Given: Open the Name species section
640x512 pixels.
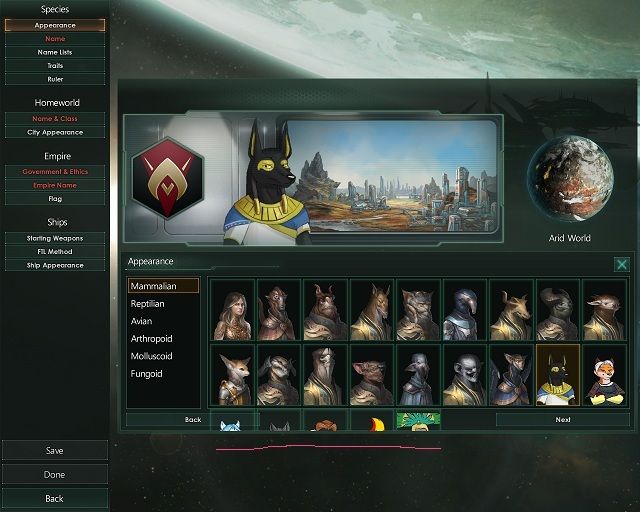Looking at the screenshot, I should point(54,38).
